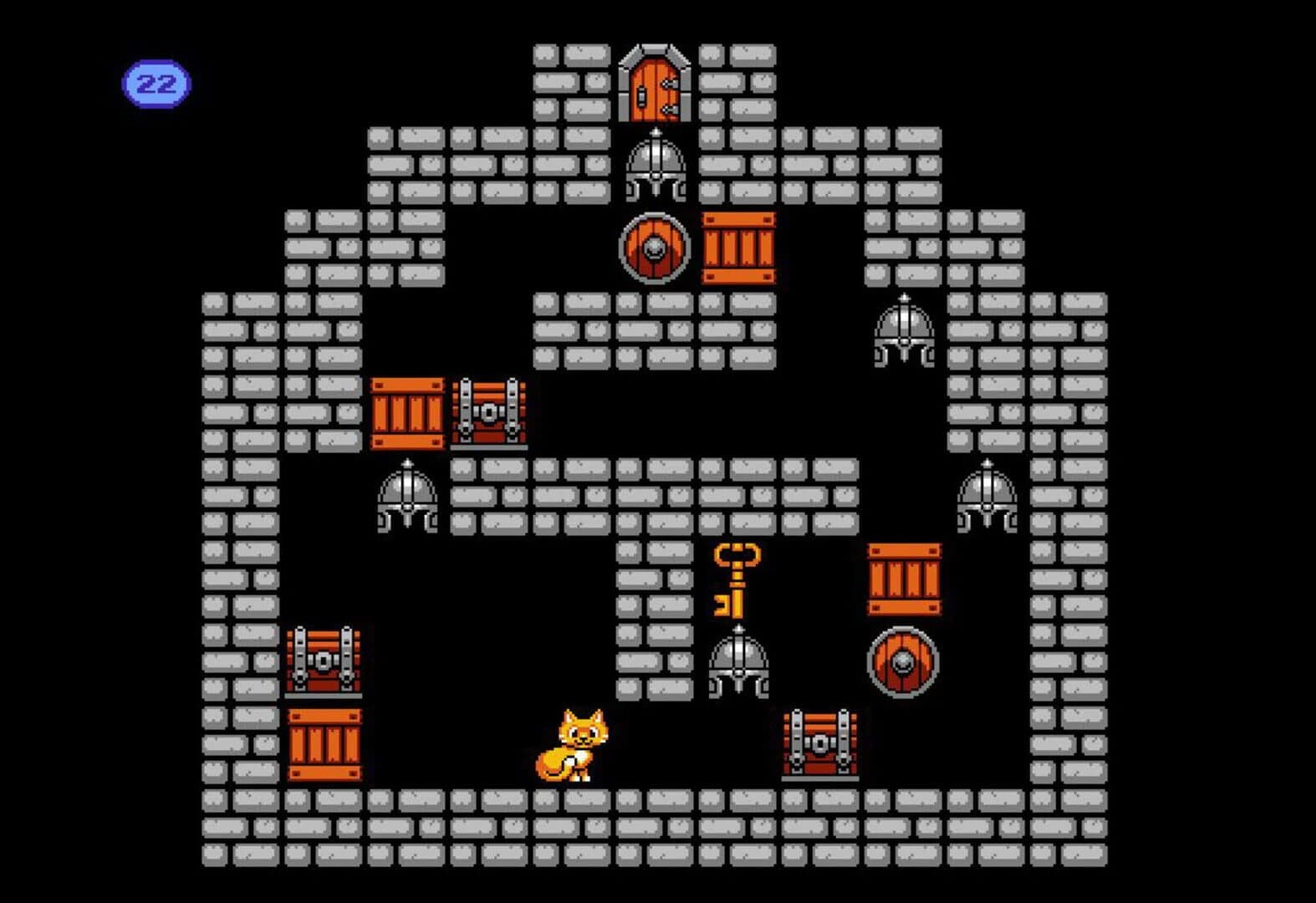Viewport: 1316px width, 903px height.
Task: Select the knight helmet below the door
Action: tap(656, 167)
